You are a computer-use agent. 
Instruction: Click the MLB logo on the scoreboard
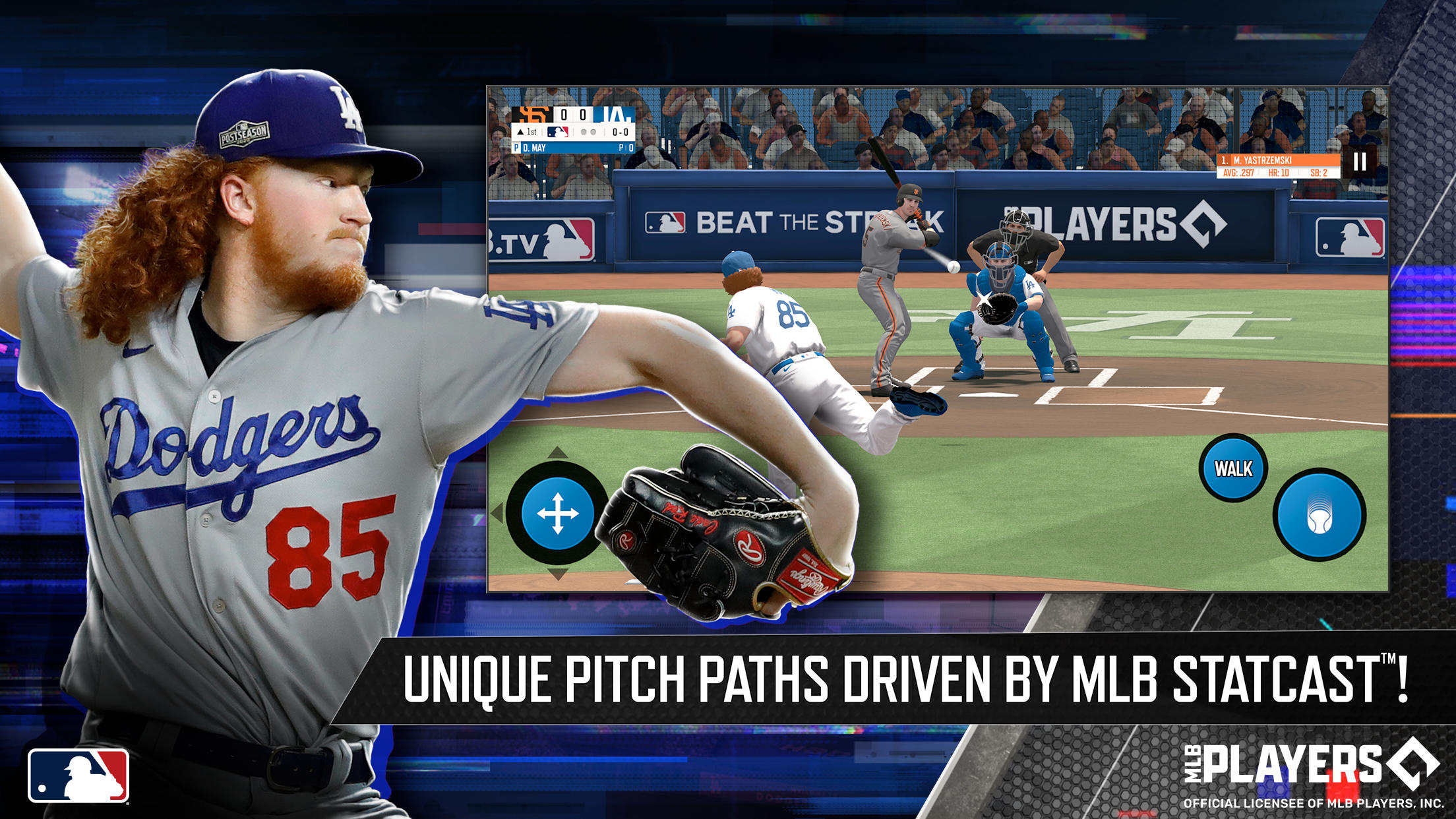(558, 133)
